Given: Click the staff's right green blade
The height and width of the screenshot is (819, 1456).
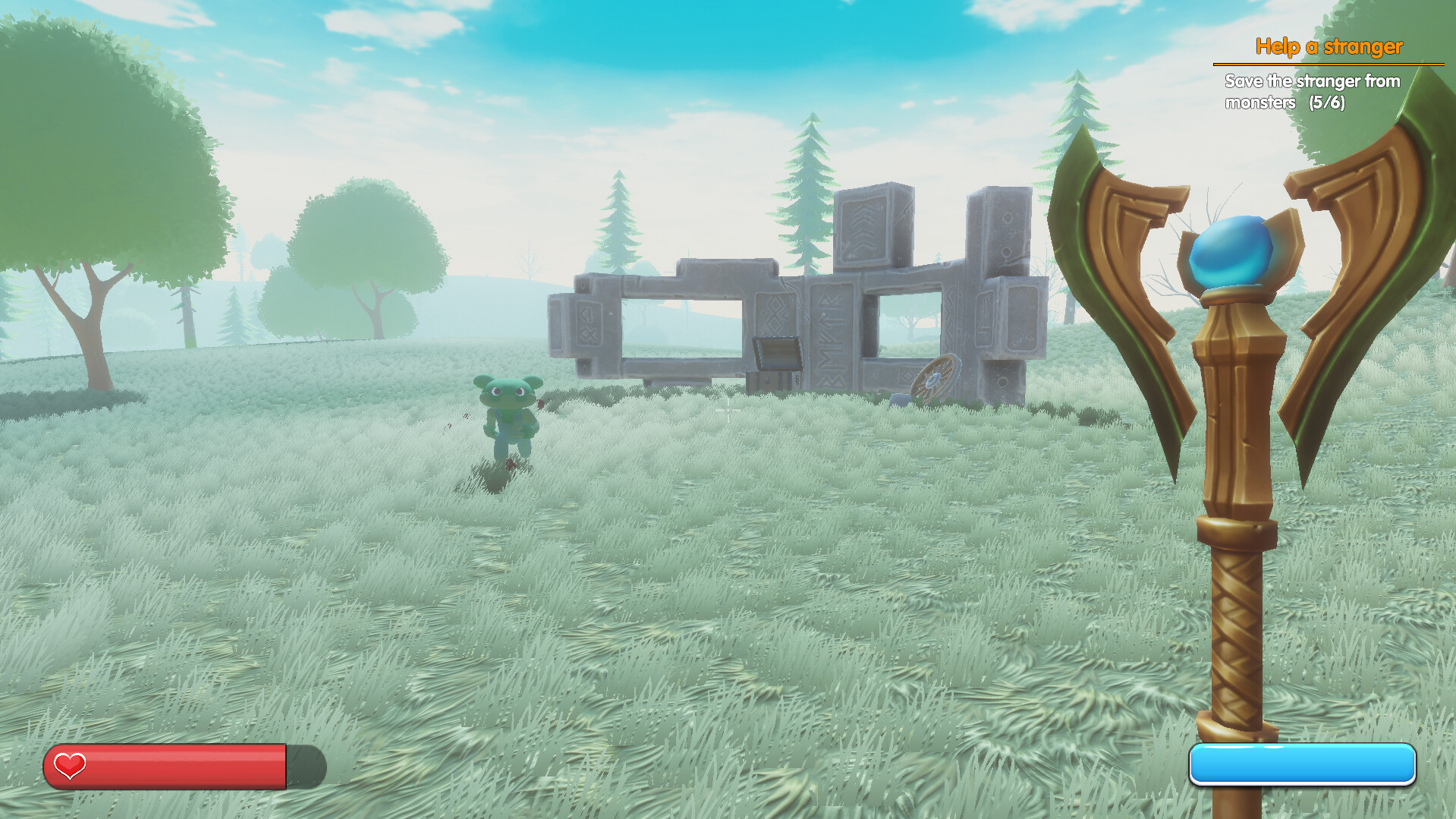Looking at the screenshot, I should point(1373,228).
